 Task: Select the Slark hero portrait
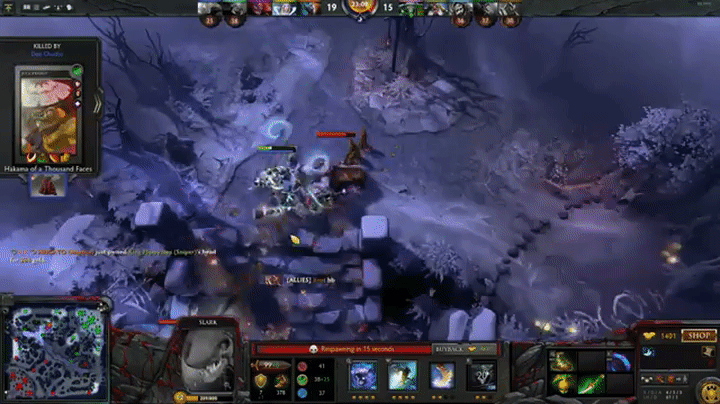pos(209,356)
